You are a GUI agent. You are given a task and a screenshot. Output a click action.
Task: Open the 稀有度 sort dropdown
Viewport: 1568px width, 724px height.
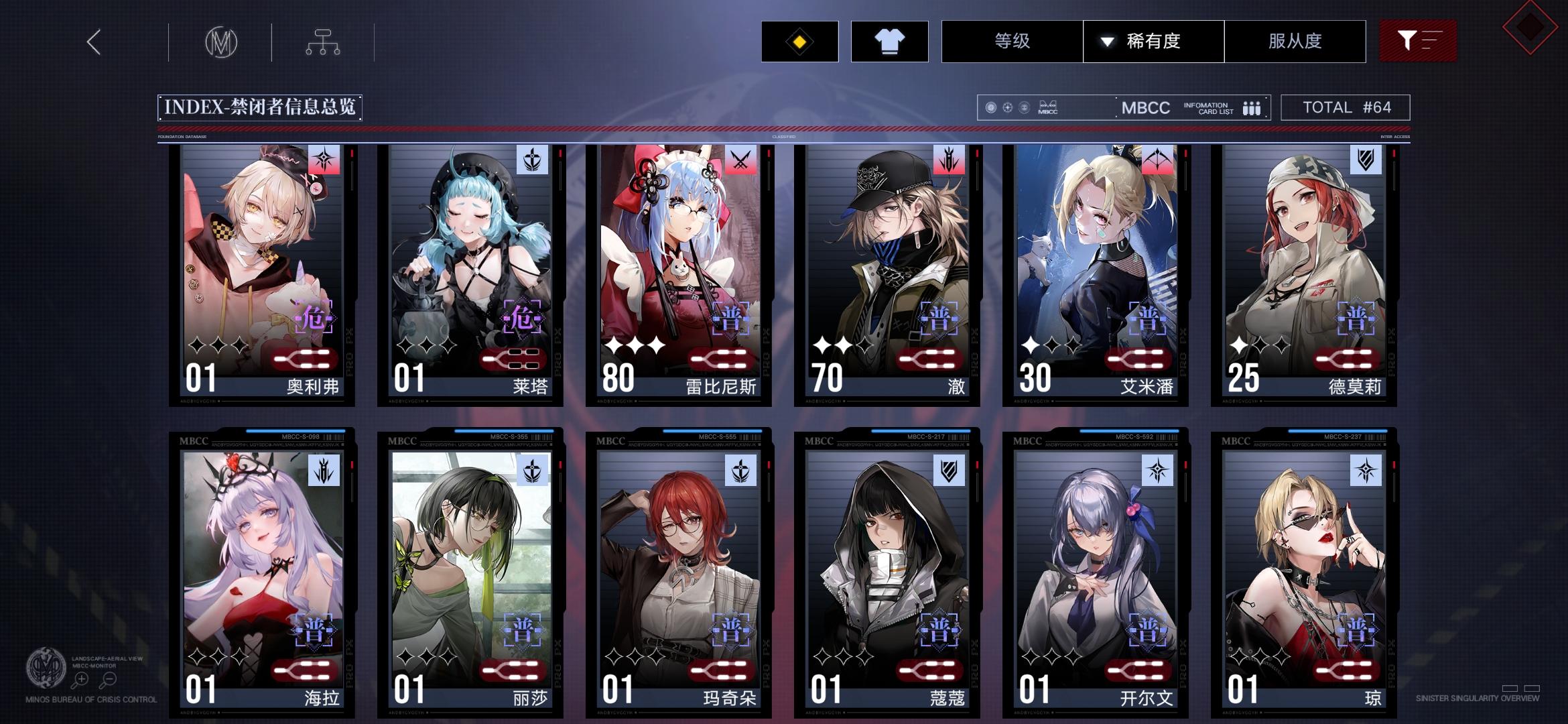1153,41
